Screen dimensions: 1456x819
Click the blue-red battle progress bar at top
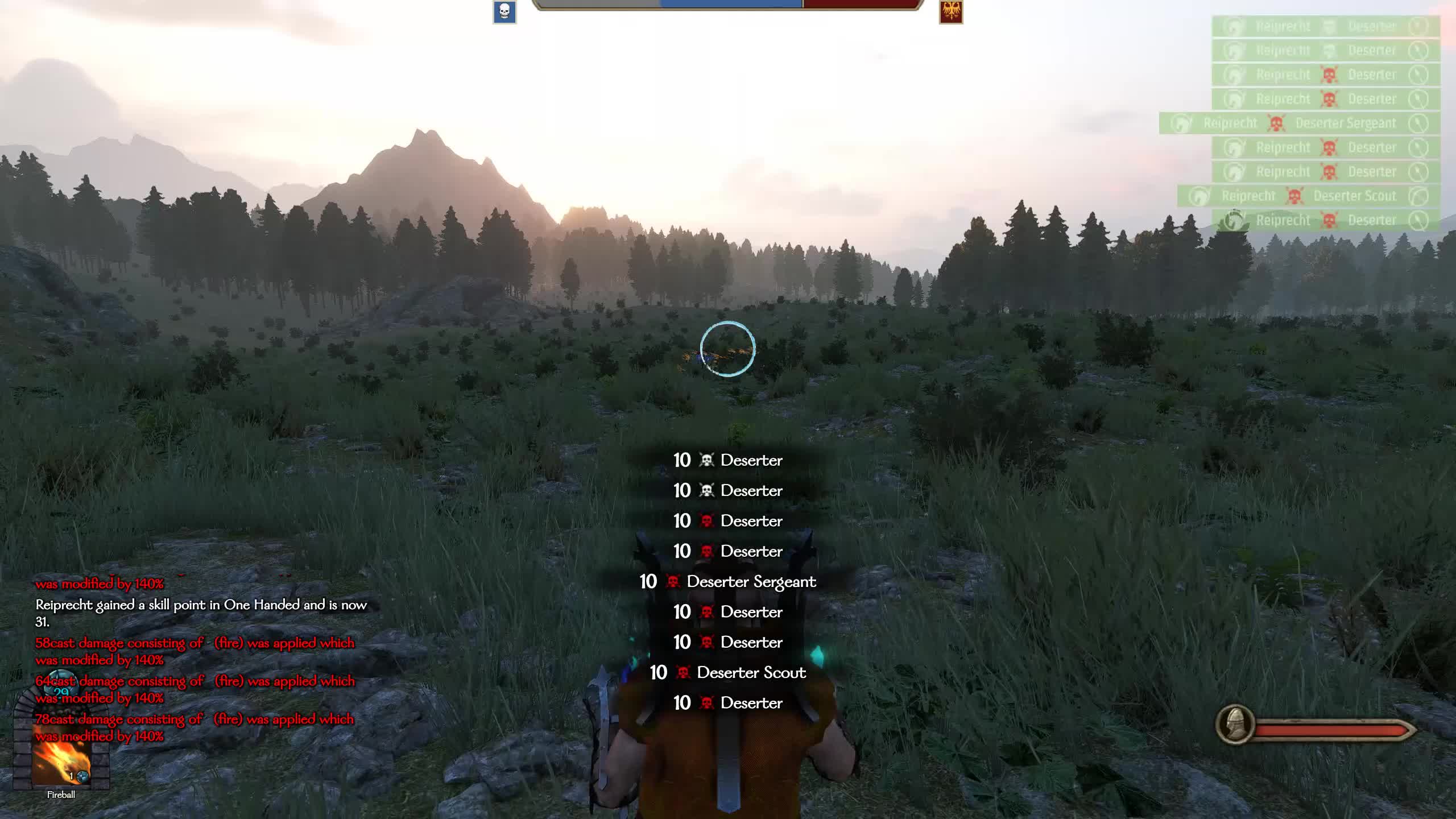728,6
